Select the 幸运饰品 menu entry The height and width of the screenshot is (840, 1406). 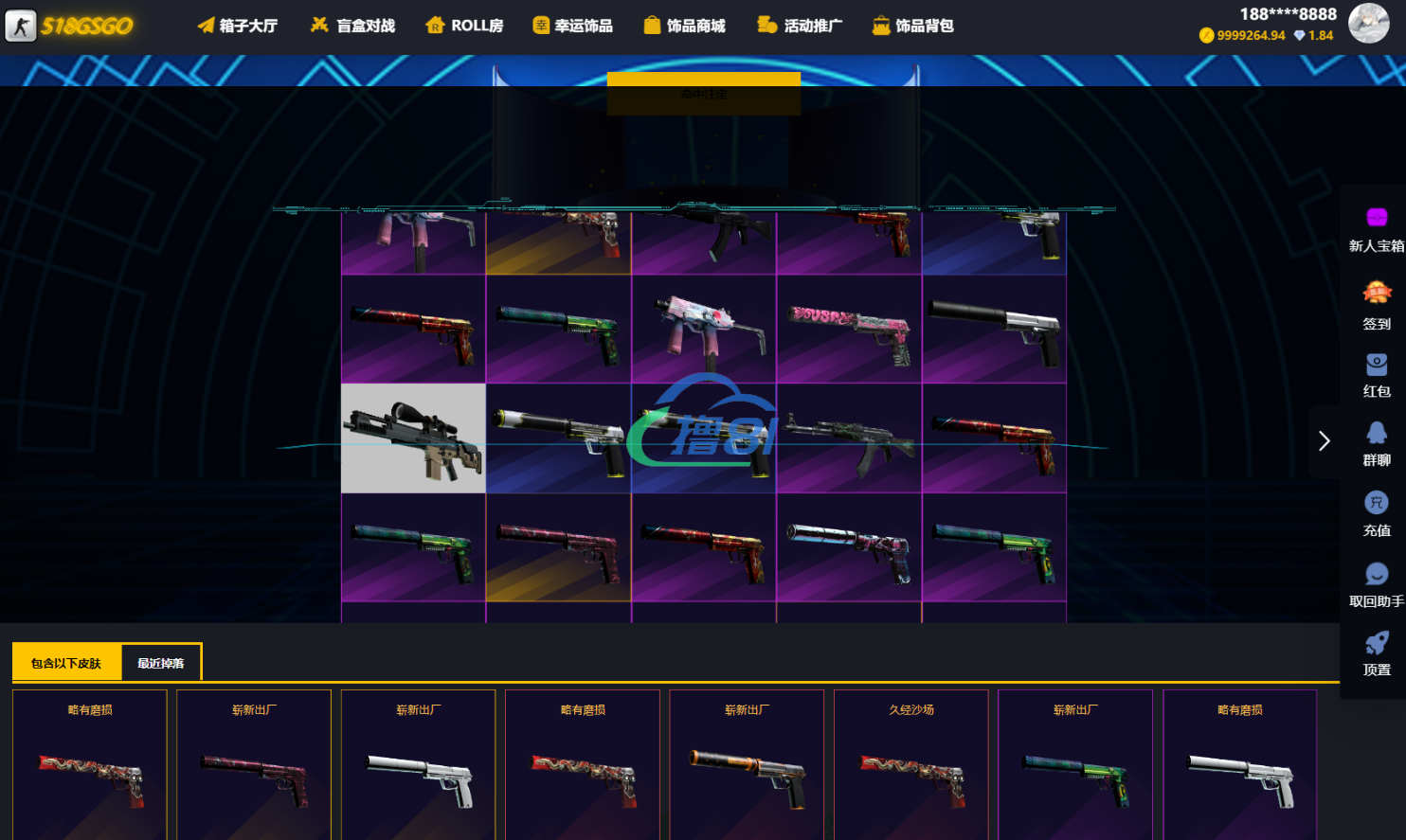click(x=572, y=26)
